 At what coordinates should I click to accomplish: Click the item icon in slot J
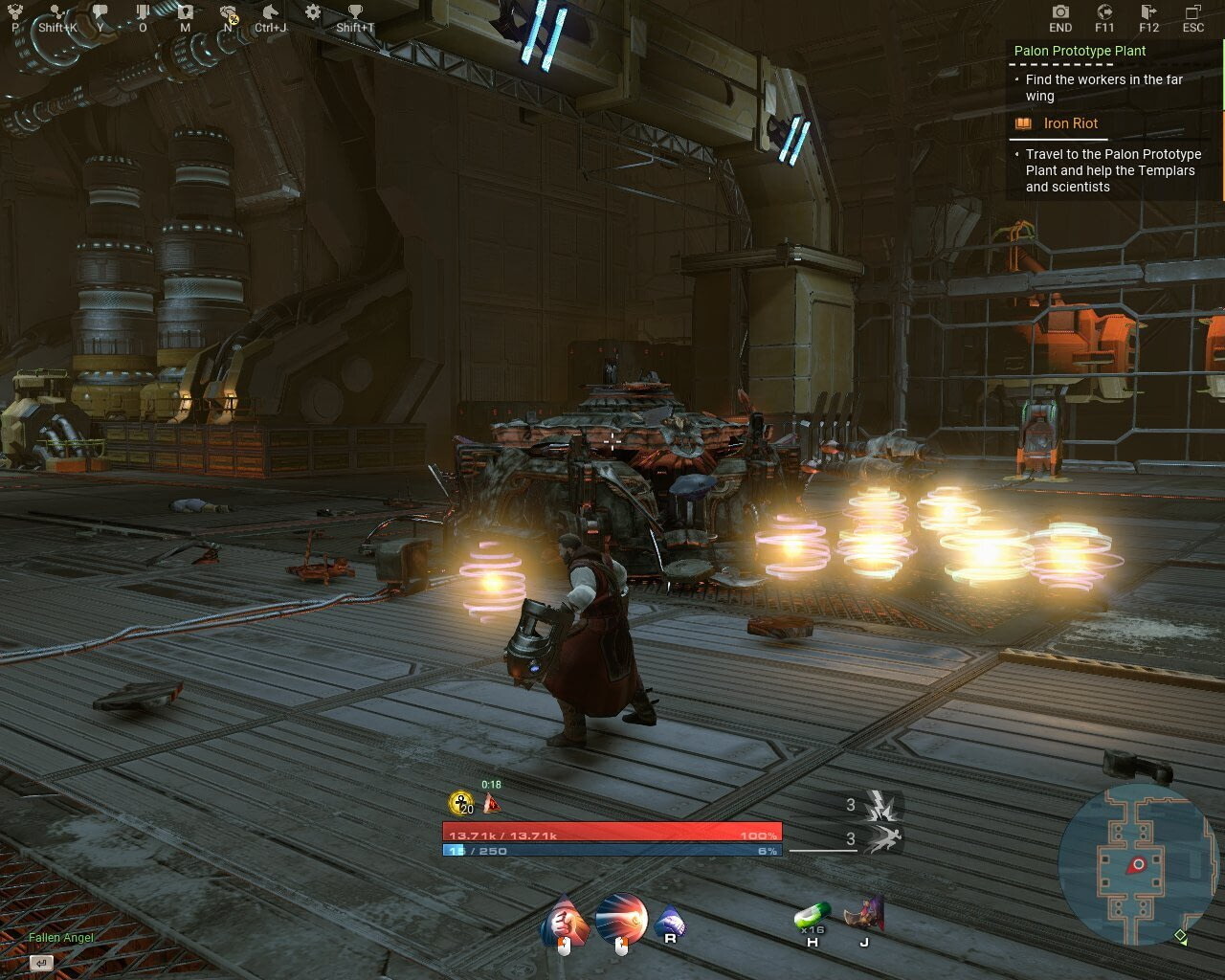pyautogui.click(x=866, y=914)
